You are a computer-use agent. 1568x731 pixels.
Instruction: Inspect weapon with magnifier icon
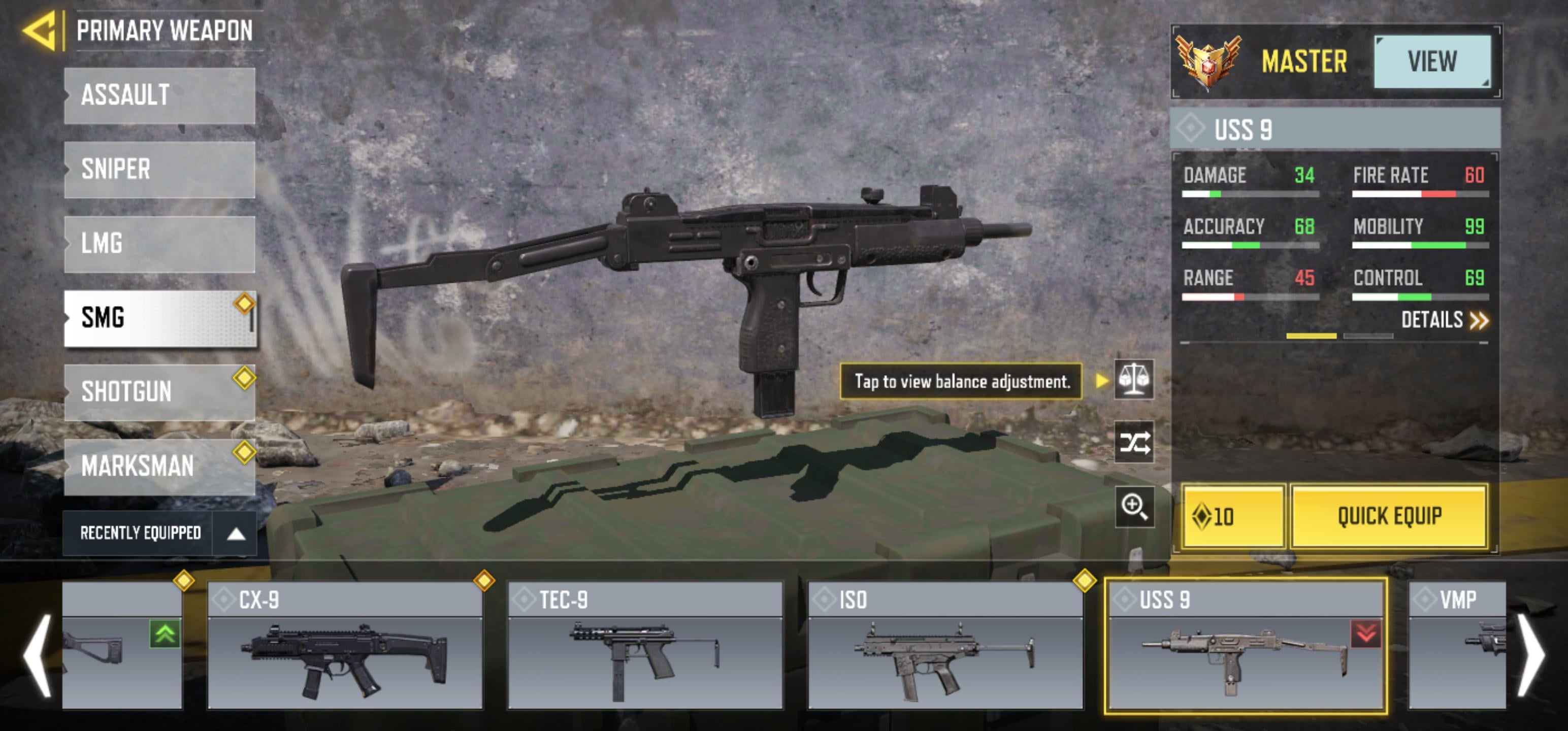pos(1133,507)
